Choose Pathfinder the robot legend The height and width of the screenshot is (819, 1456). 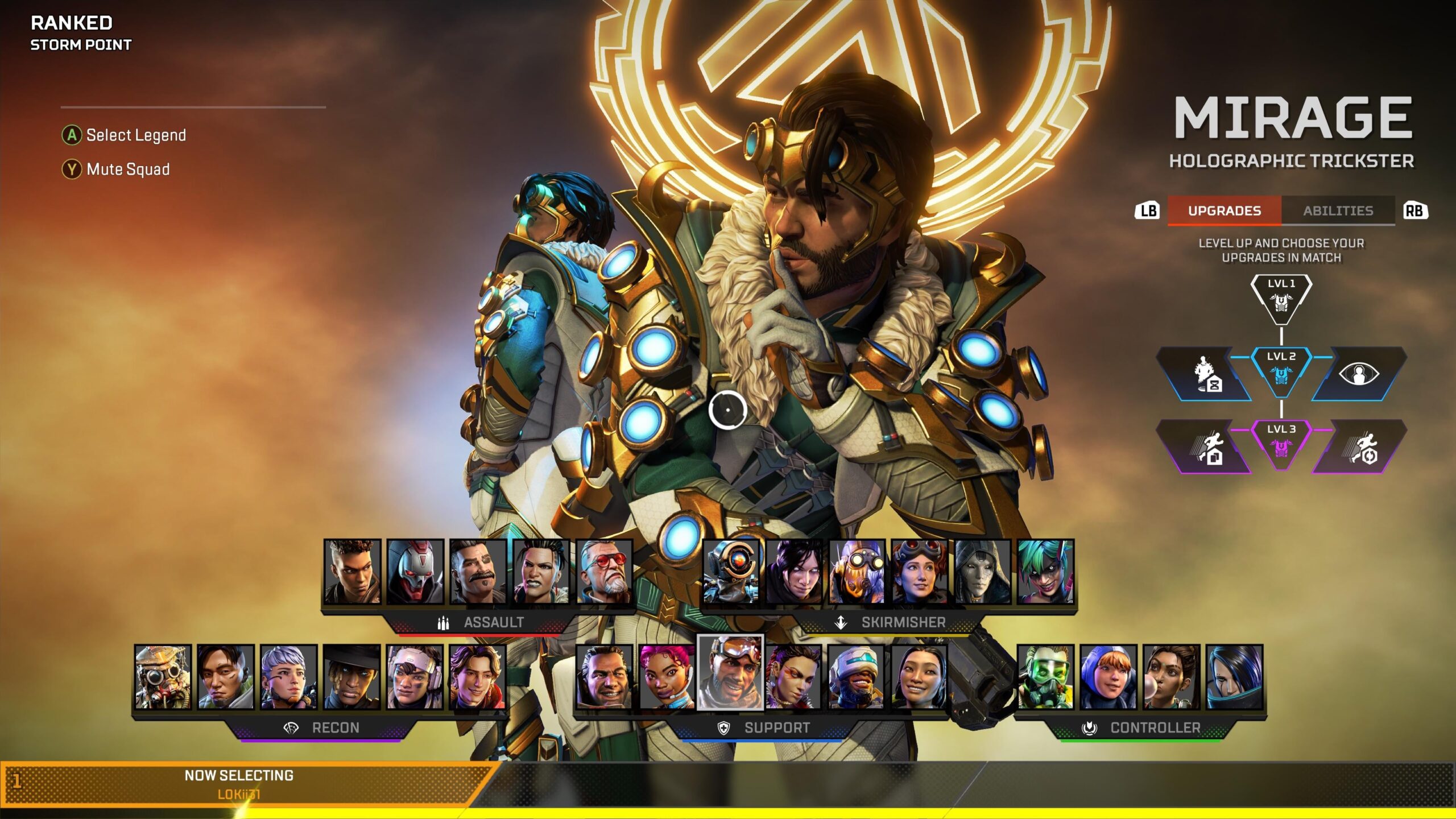[731, 571]
